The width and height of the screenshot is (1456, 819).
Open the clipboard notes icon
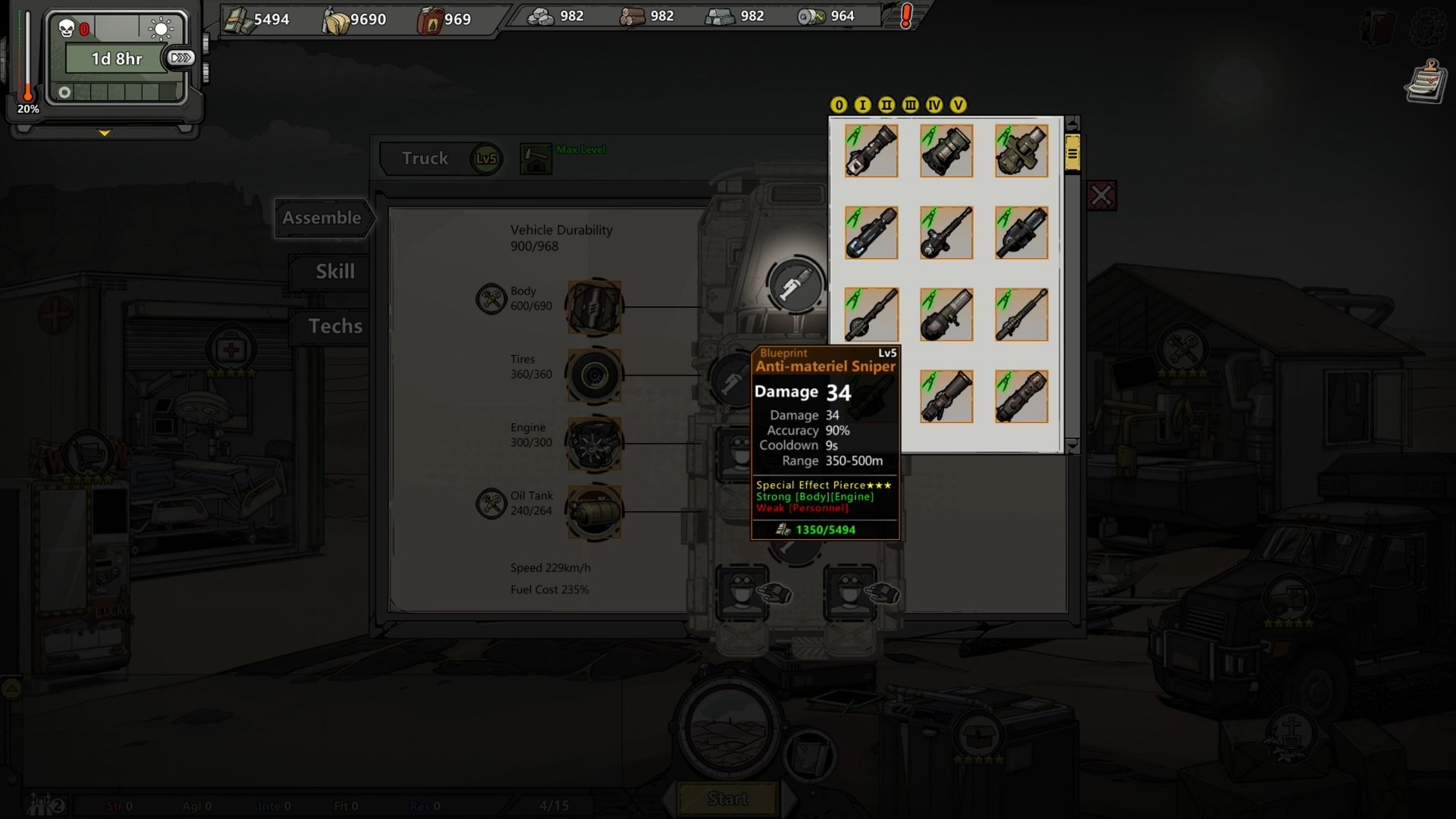tap(1425, 82)
